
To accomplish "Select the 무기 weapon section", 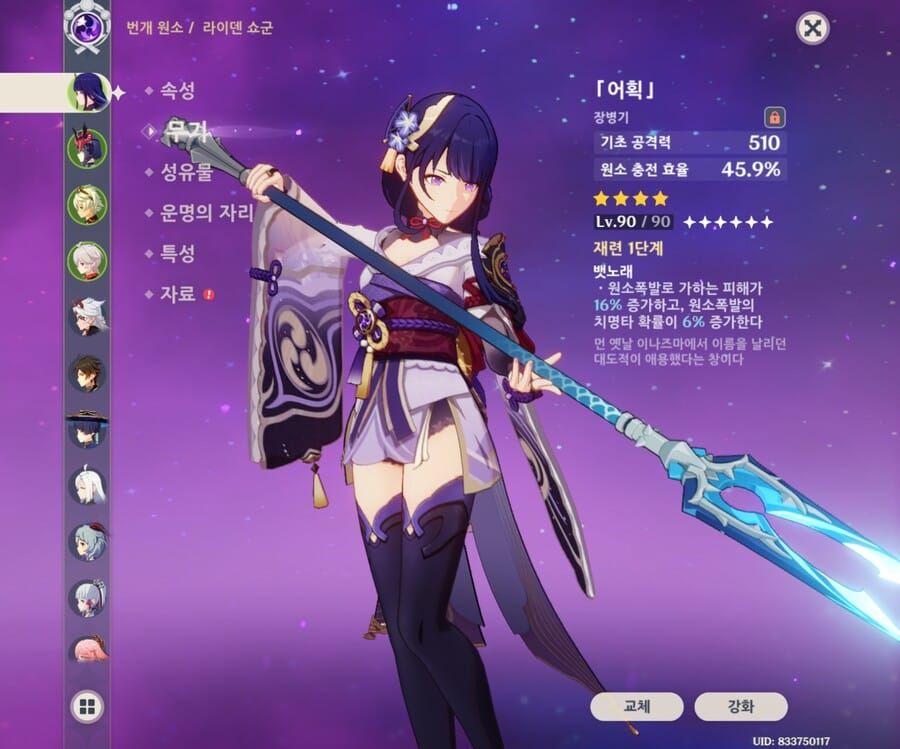I will tap(182, 131).
